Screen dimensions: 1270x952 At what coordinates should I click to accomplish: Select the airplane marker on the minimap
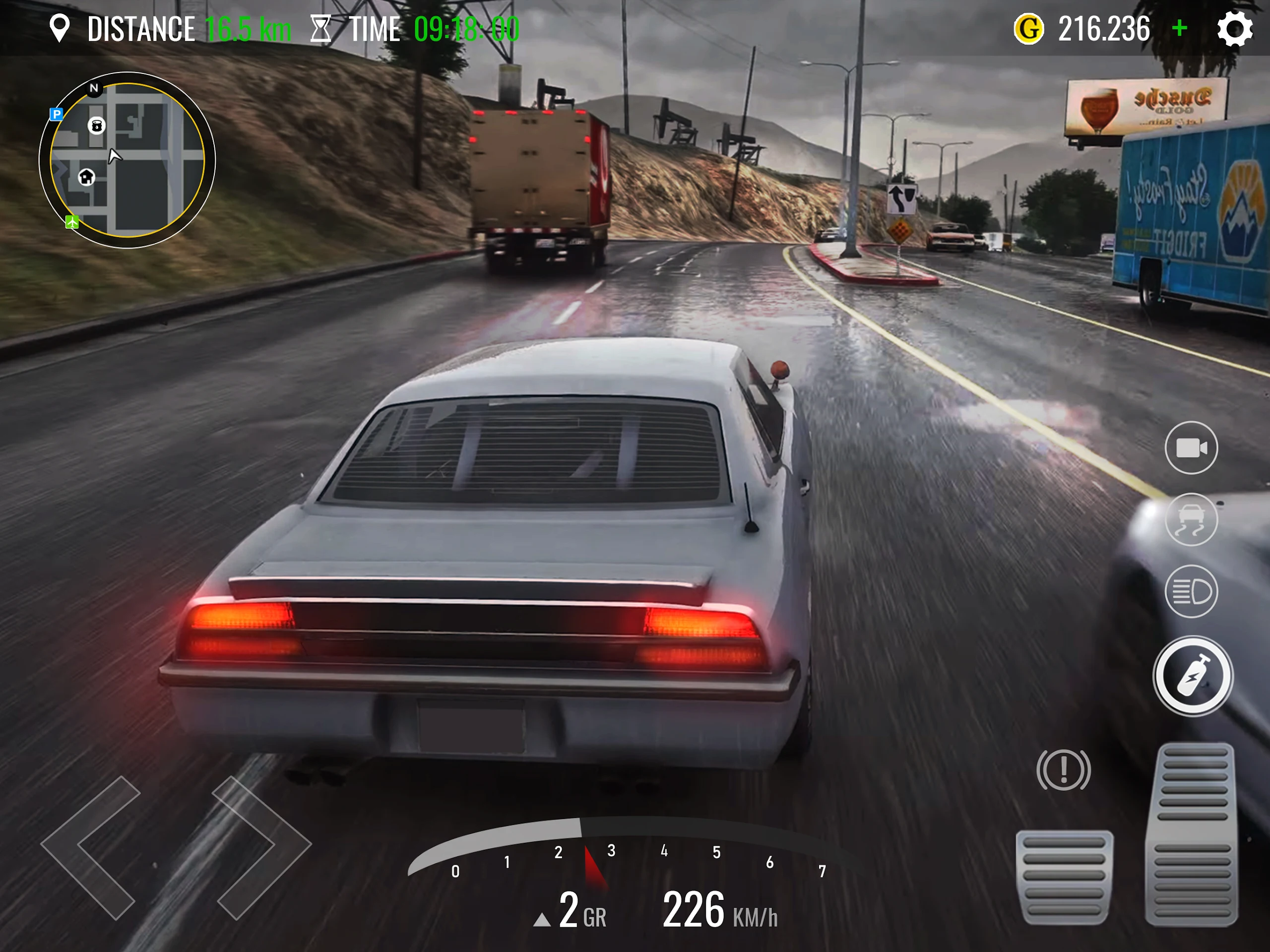pos(72,222)
